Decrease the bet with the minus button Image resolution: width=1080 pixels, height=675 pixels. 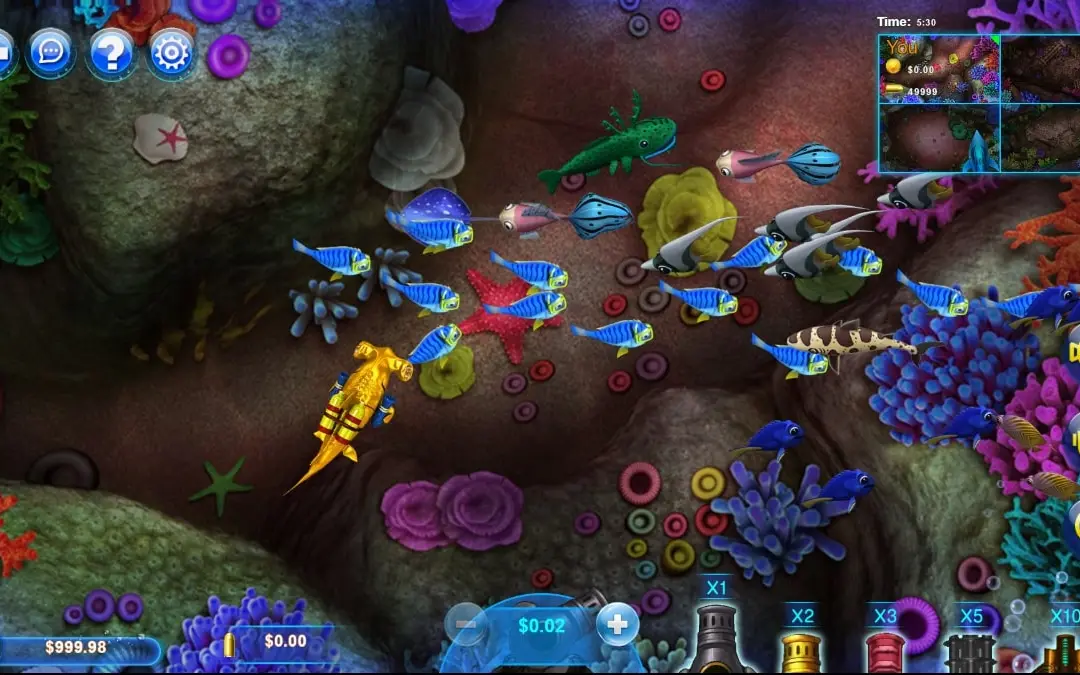(x=466, y=626)
